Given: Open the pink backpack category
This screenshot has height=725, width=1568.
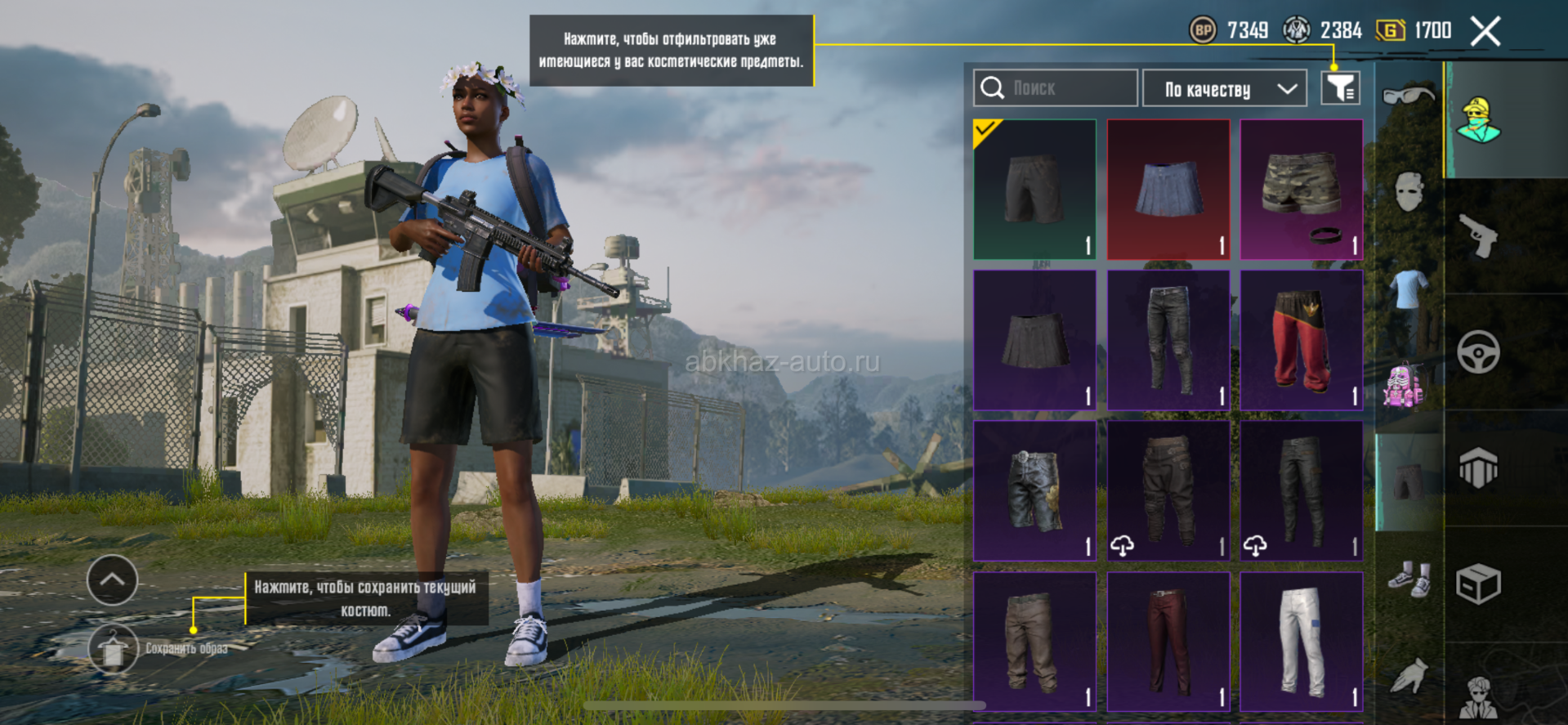Looking at the screenshot, I should 1404,386.
